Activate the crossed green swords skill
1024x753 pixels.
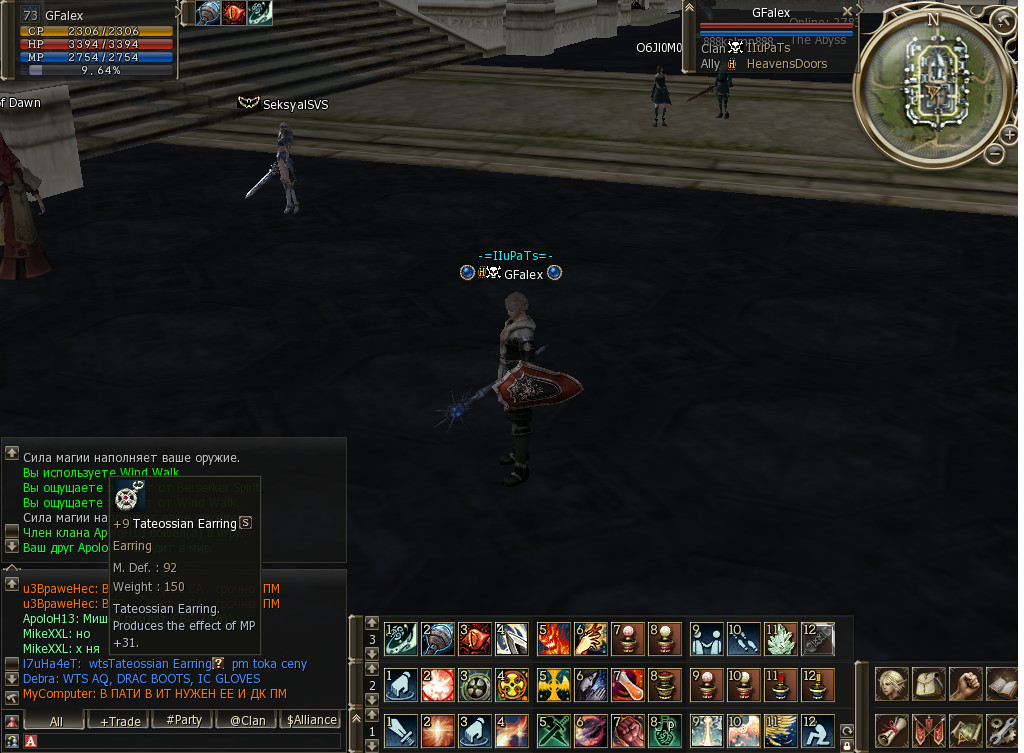pyautogui.click(x=553, y=729)
